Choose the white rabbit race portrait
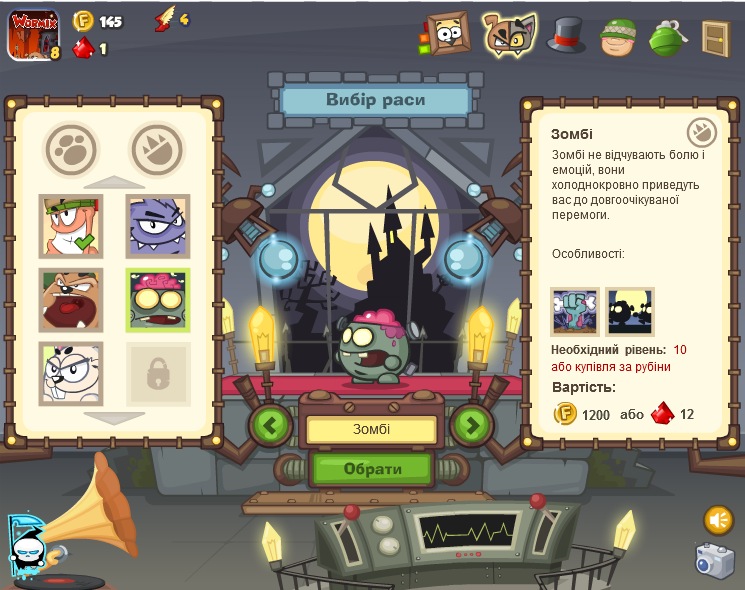 click(x=70, y=373)
